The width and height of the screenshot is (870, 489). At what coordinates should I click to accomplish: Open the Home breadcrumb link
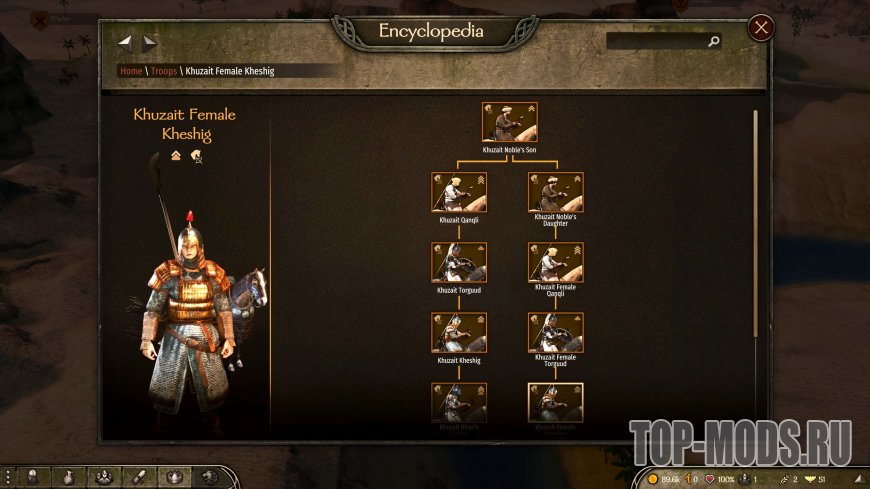(x=131, y=71)
